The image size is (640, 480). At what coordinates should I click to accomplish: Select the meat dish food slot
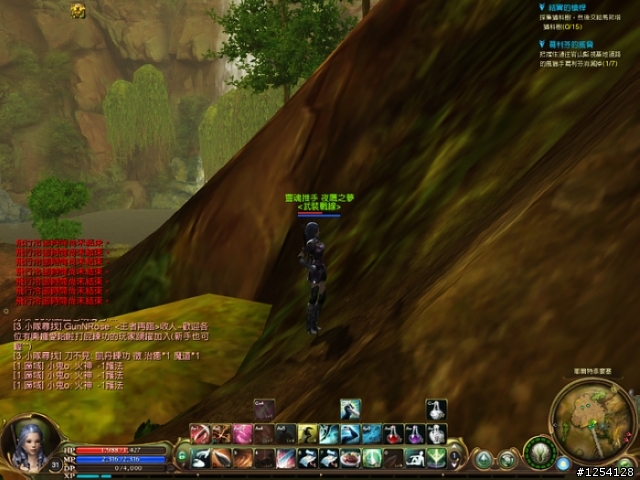click(350, 457)
